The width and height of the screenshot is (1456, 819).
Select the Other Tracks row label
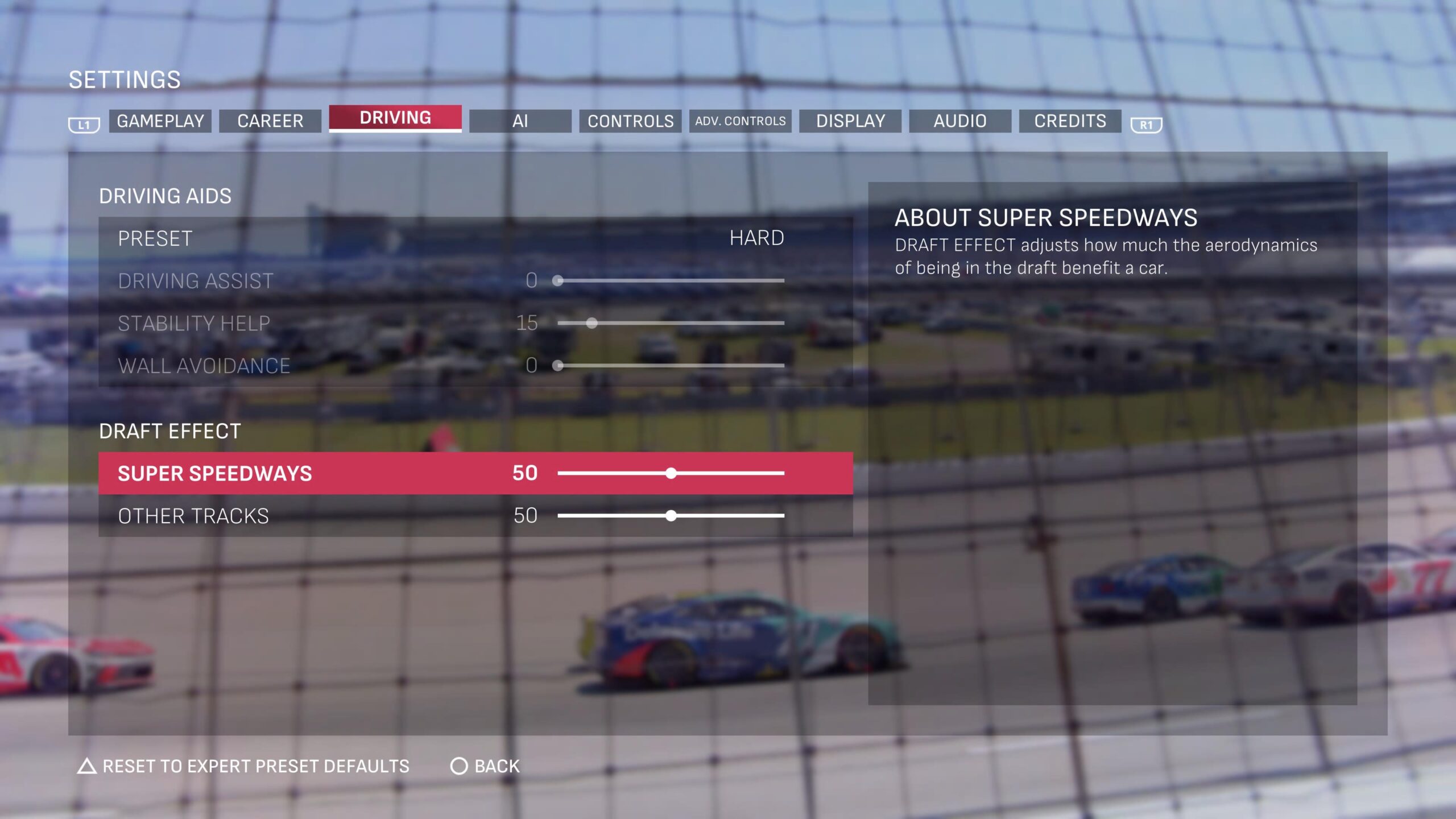193,516
